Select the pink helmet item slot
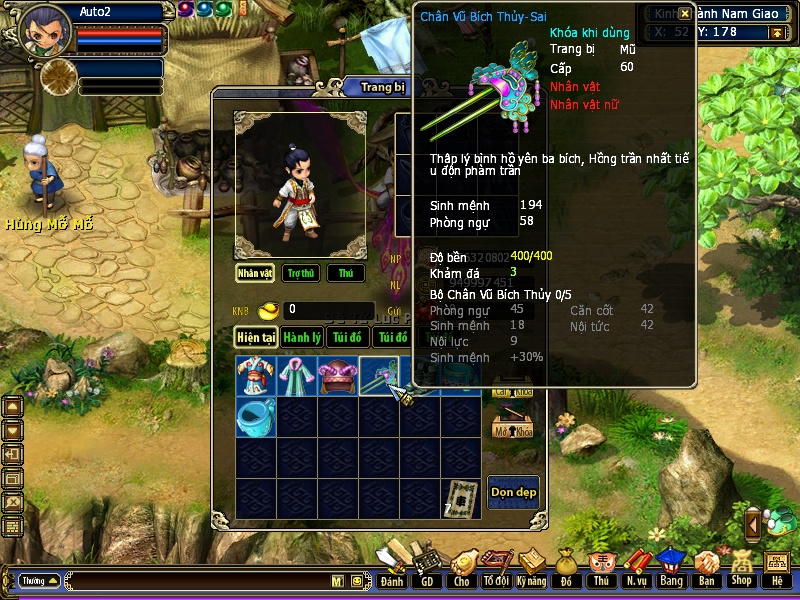 (x=338, y=376)
